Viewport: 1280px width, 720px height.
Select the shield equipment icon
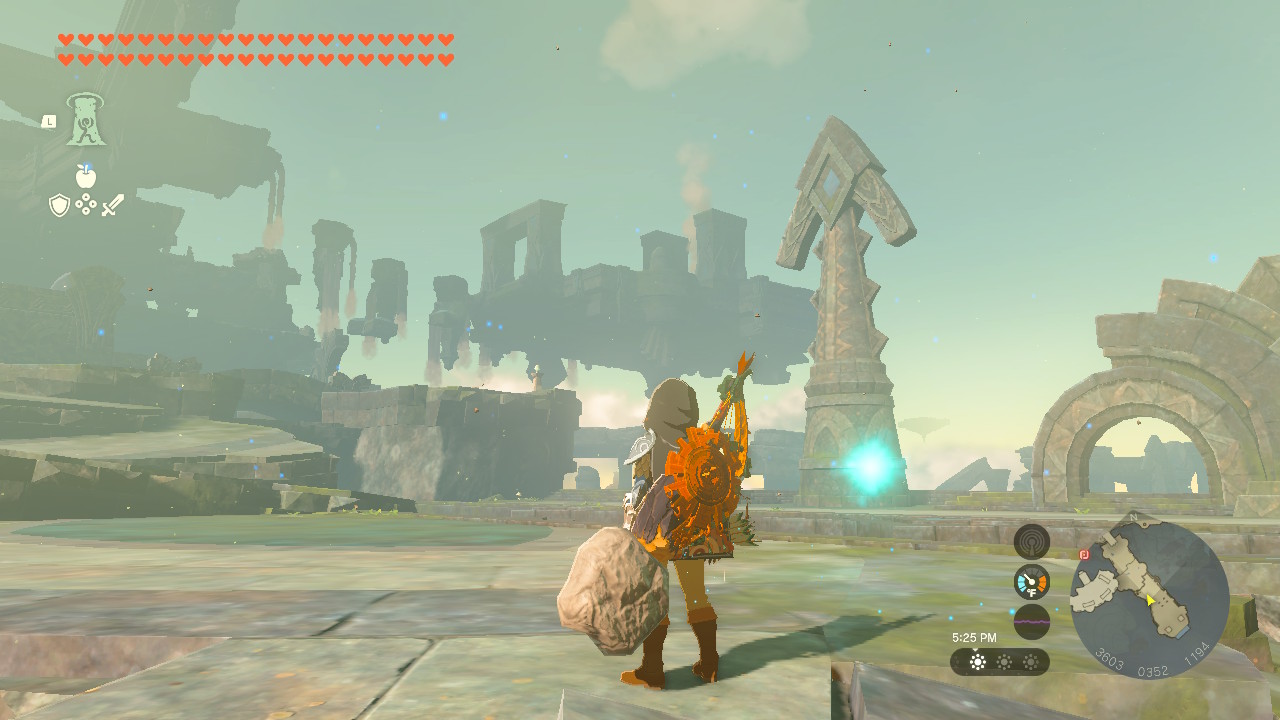coord(60,205)
